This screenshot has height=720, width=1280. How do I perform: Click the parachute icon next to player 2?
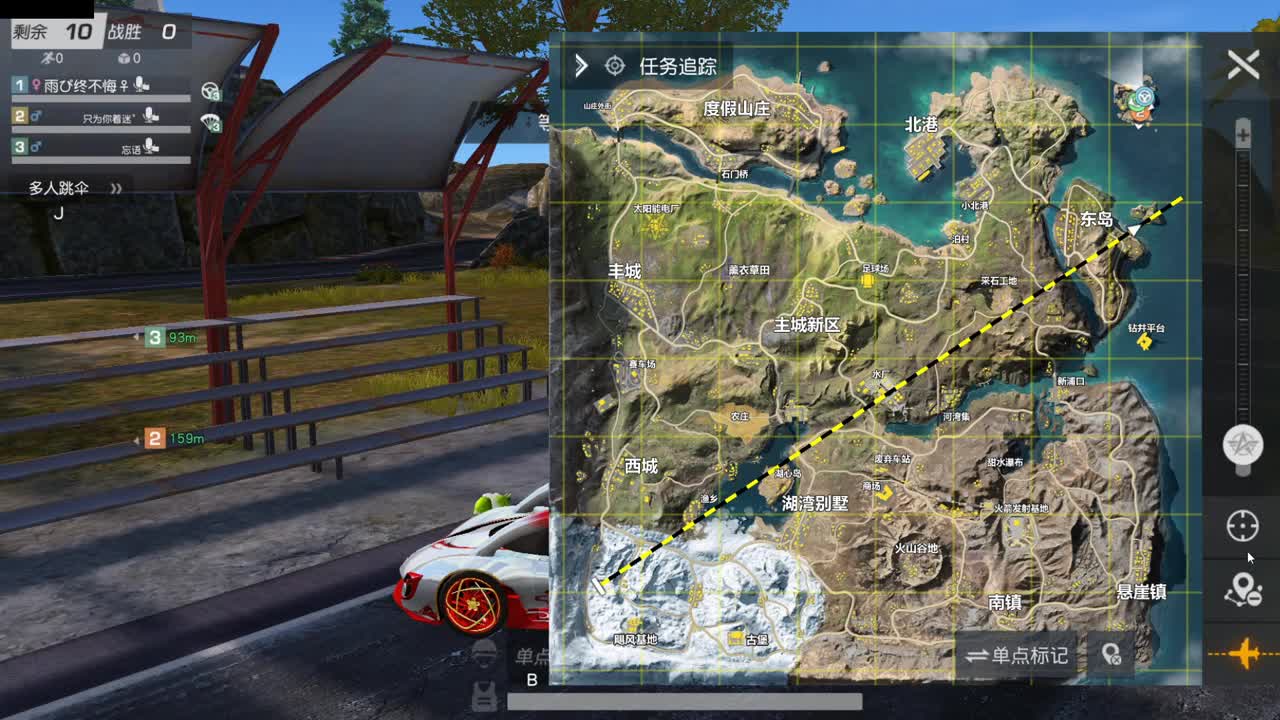click(211, 123)
